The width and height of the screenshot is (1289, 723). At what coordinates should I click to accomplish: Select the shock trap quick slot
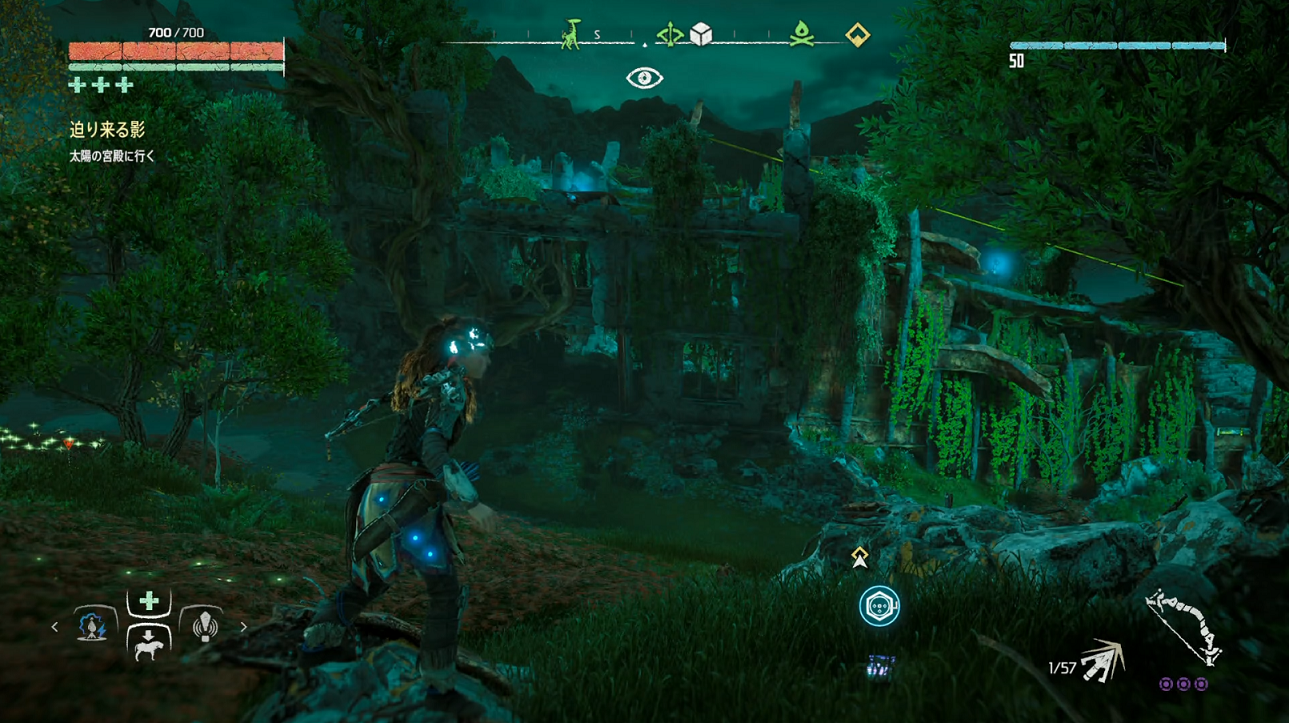(92, 627)
